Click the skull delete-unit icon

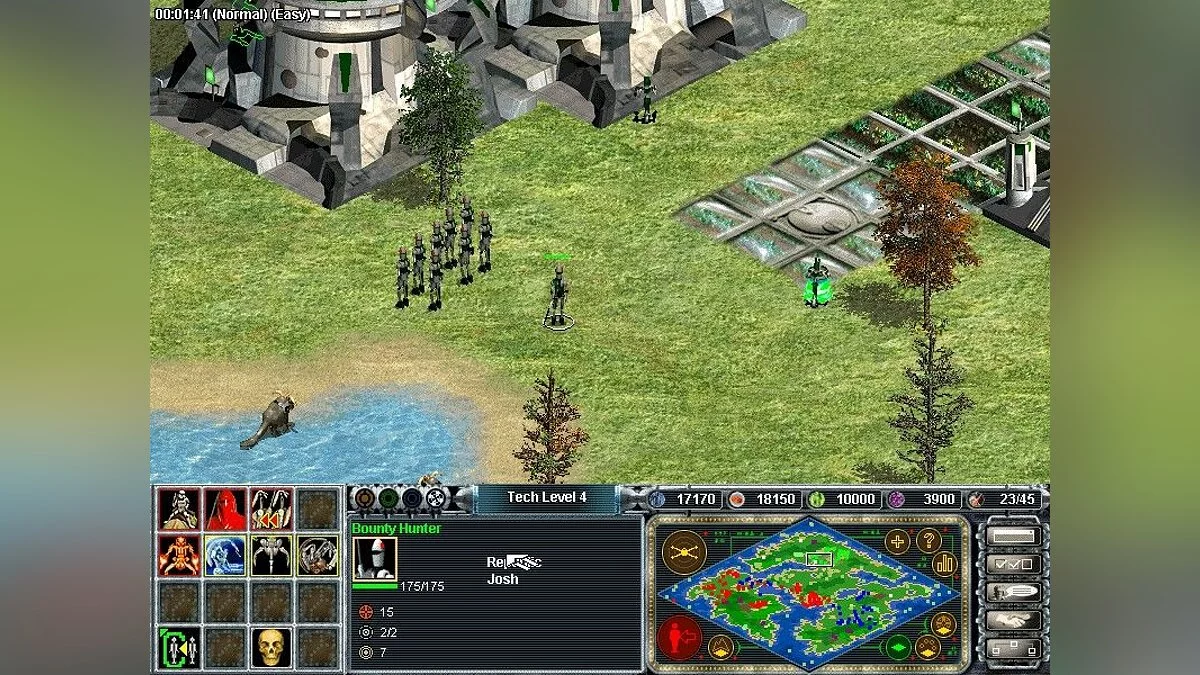click(x=270, y=647)
